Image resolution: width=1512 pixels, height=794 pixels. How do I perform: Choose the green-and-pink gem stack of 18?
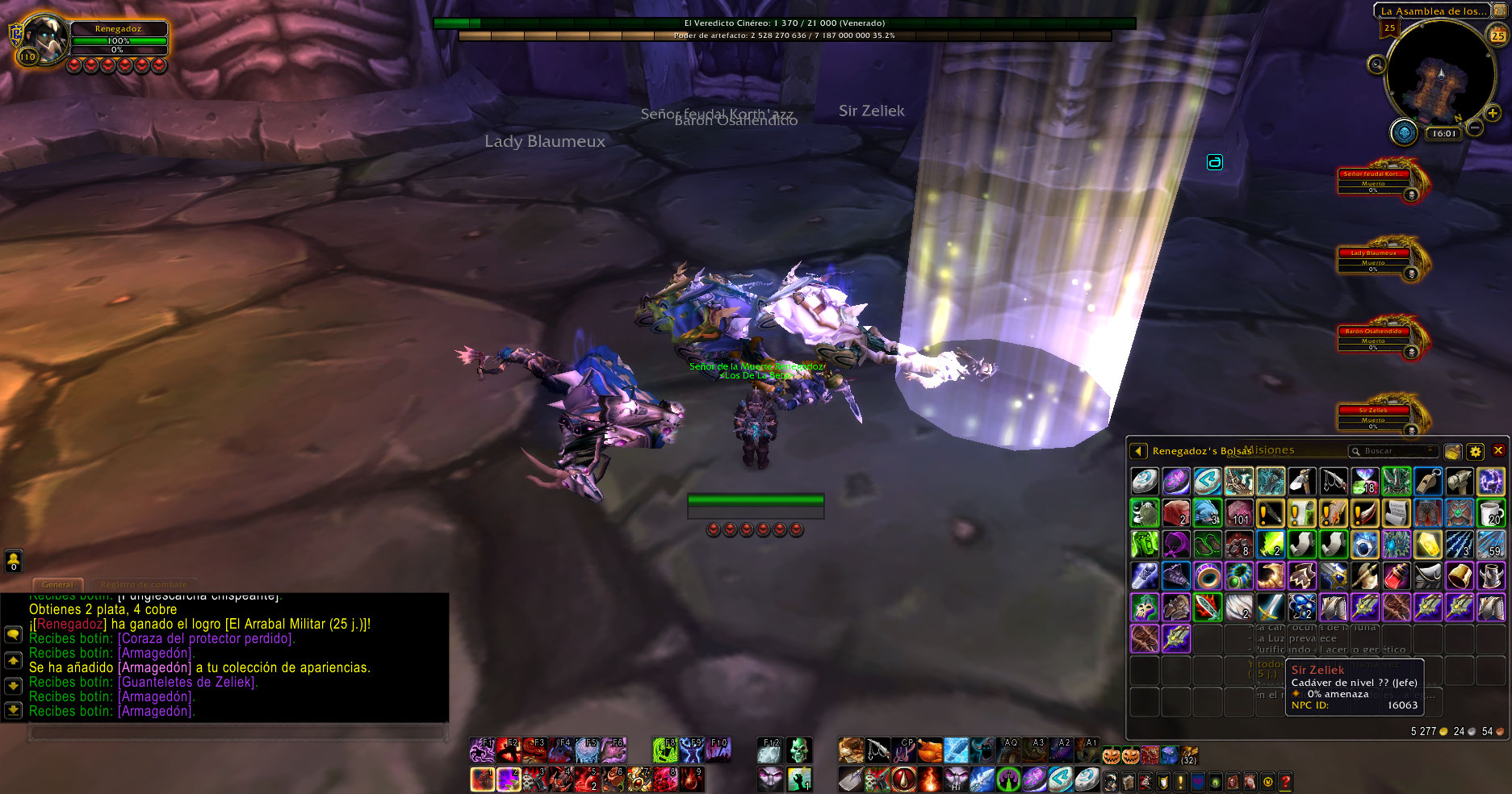pyautogui.click(x=1365, y=482)
